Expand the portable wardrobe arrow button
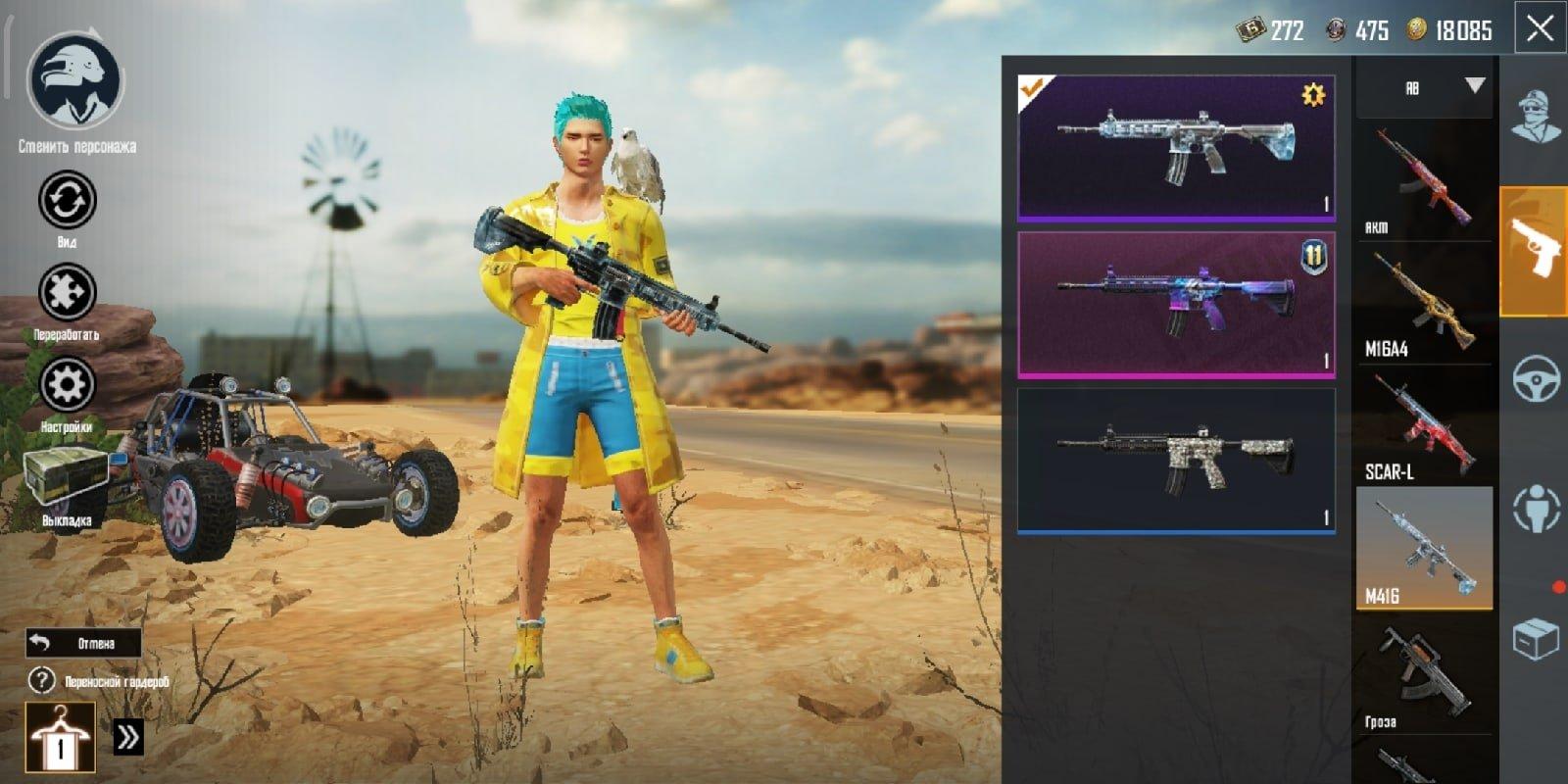Screen dimensions: 1568x784 coord(128,737)
